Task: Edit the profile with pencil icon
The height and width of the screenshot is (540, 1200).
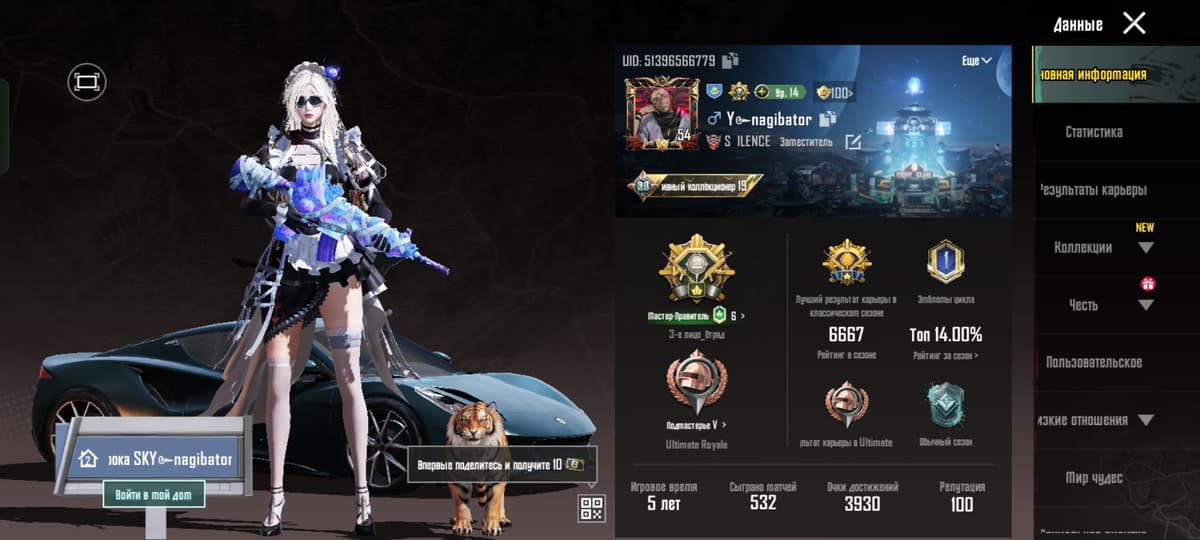Action: [852, 142]
